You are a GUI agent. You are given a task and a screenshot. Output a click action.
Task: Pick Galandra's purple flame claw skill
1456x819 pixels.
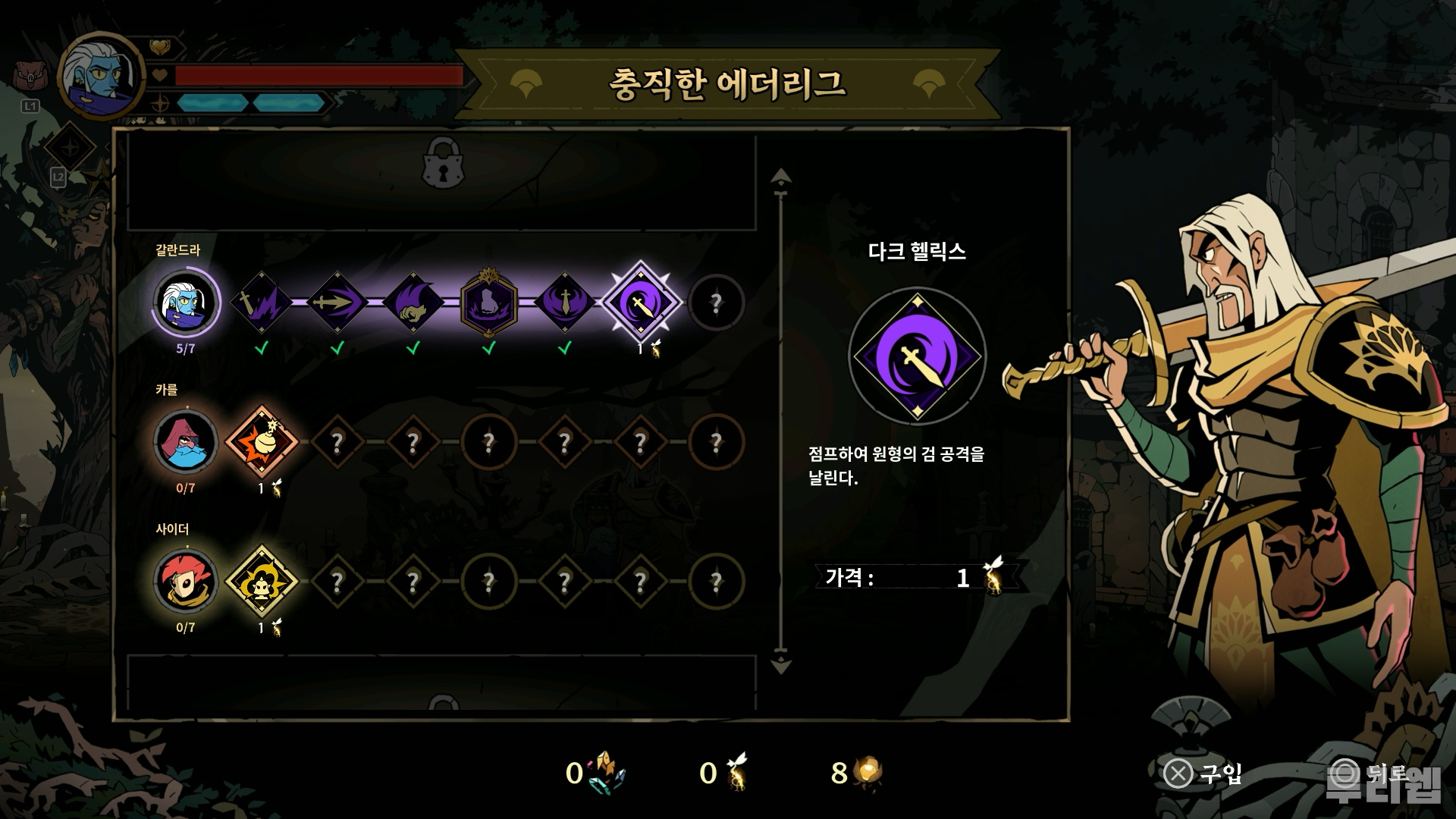pos(413,302)
